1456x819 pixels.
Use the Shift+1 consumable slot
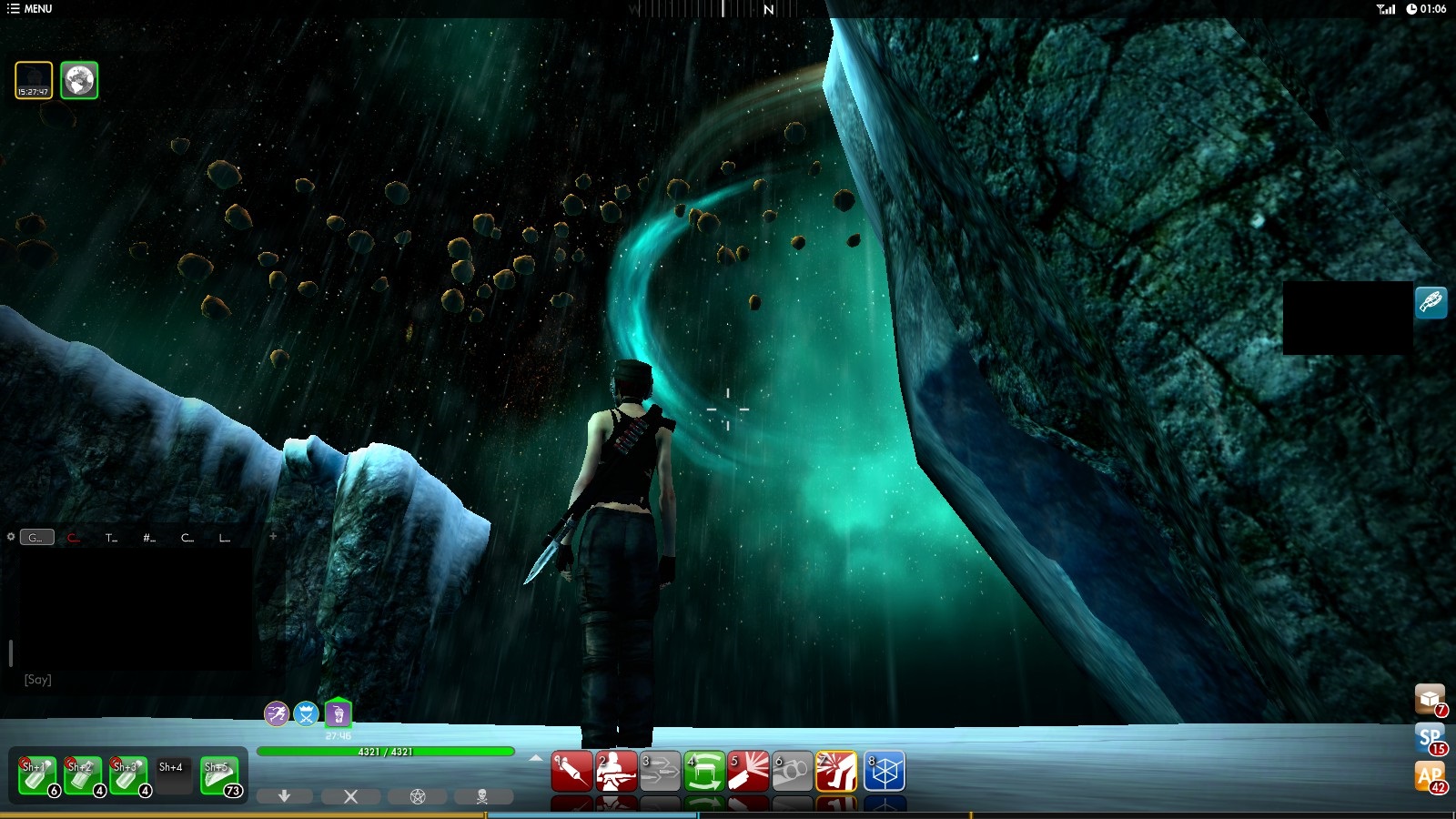pos(37,775)
